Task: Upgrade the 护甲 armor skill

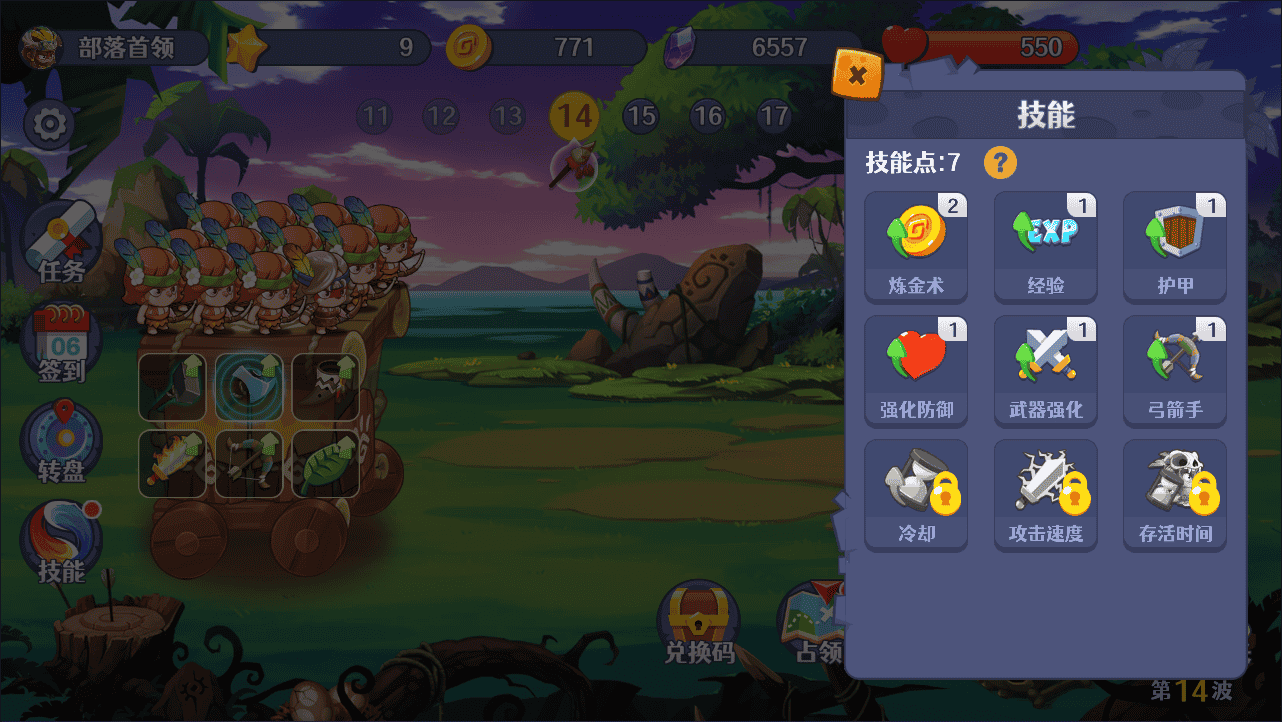Action: [x=1174, y=246]
